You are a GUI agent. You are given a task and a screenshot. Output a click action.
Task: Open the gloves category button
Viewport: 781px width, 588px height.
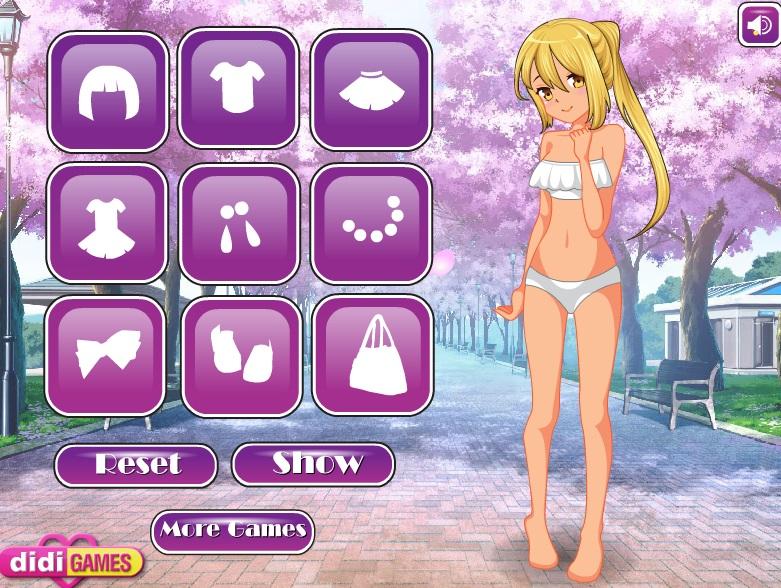point(240,356)
